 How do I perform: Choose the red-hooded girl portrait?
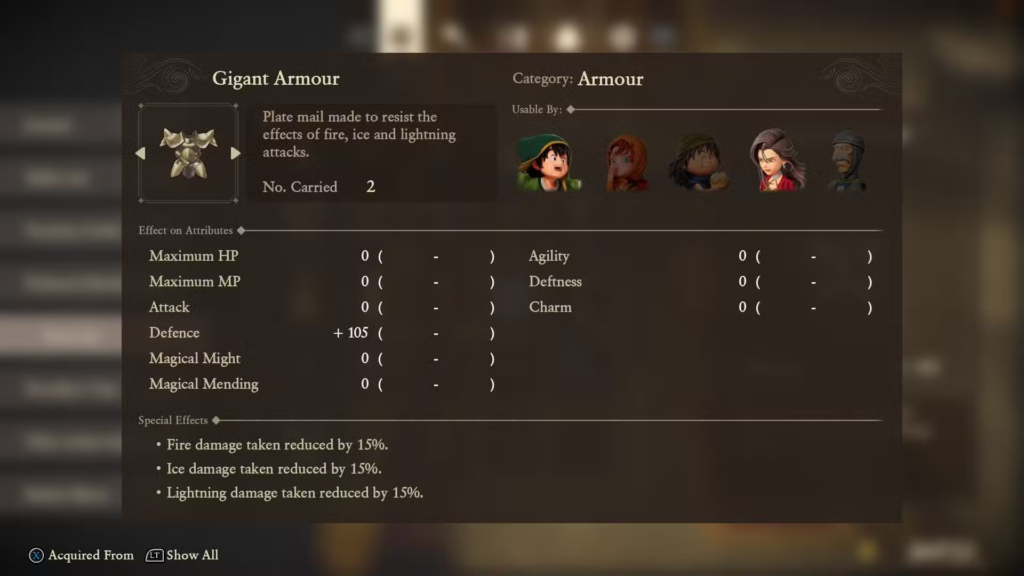(627, 162)
